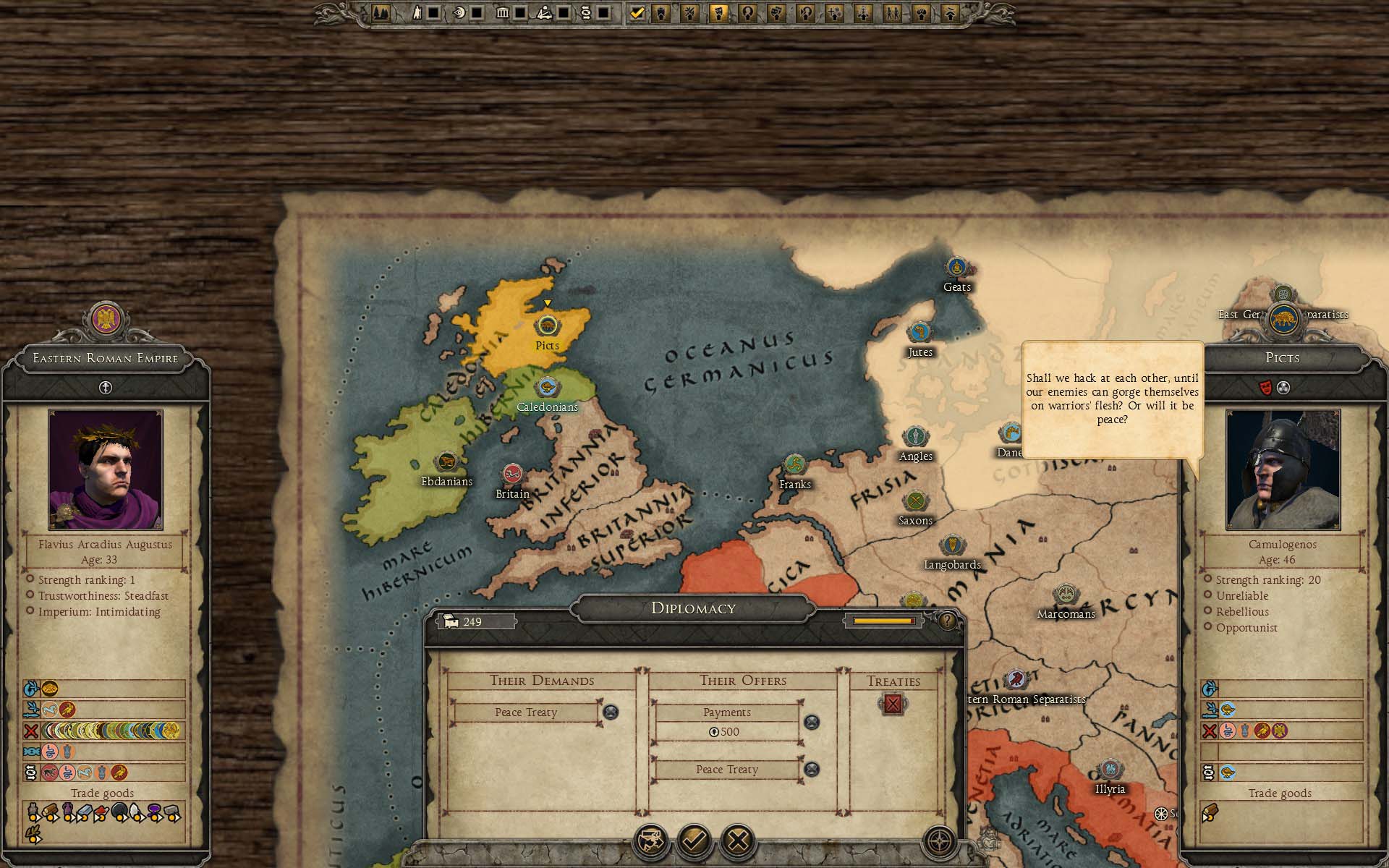Make a counter-offer with the handshake button

point(650,841)
